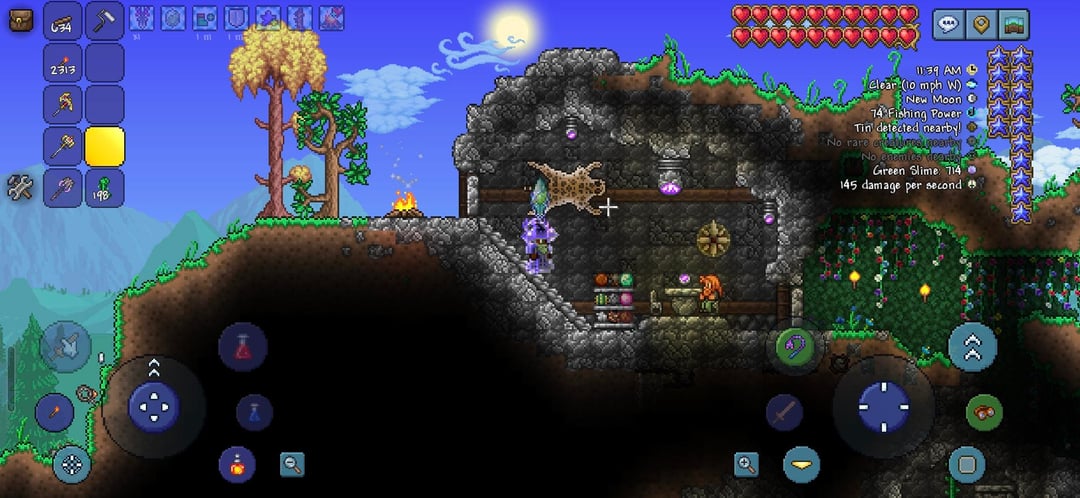Use the blue mana potion quick button
1080x498 pixels.
pyautogui.click(x=254, y=411)
